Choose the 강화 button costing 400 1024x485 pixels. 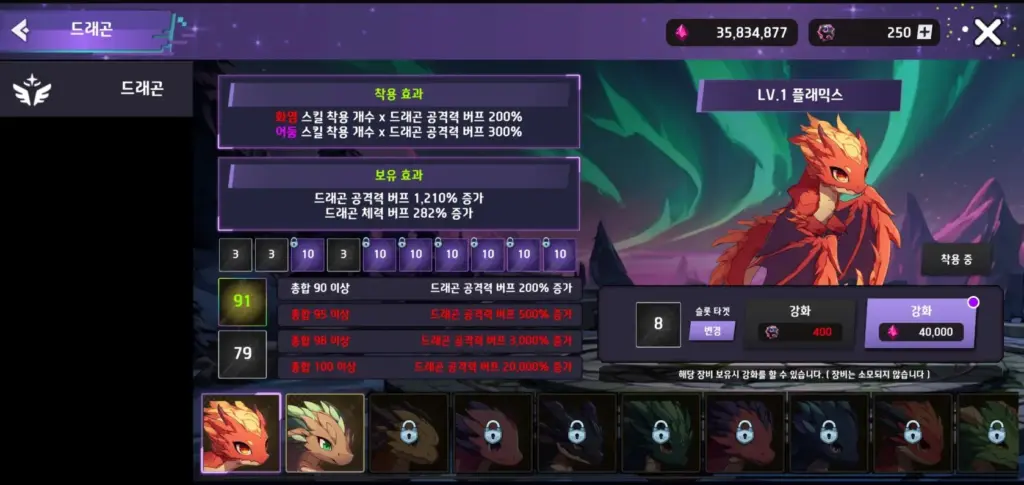(x=800, y=322)
